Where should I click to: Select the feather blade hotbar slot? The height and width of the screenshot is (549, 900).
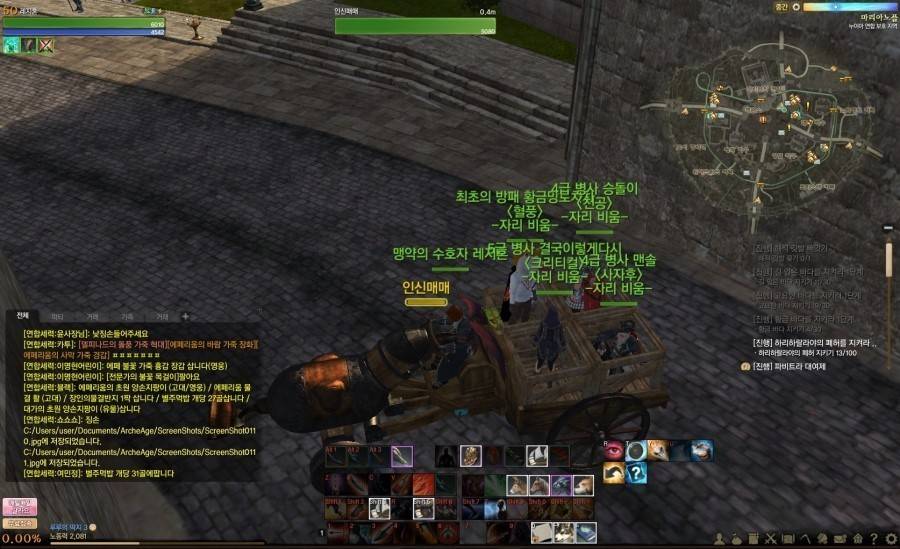coord(402,456)
